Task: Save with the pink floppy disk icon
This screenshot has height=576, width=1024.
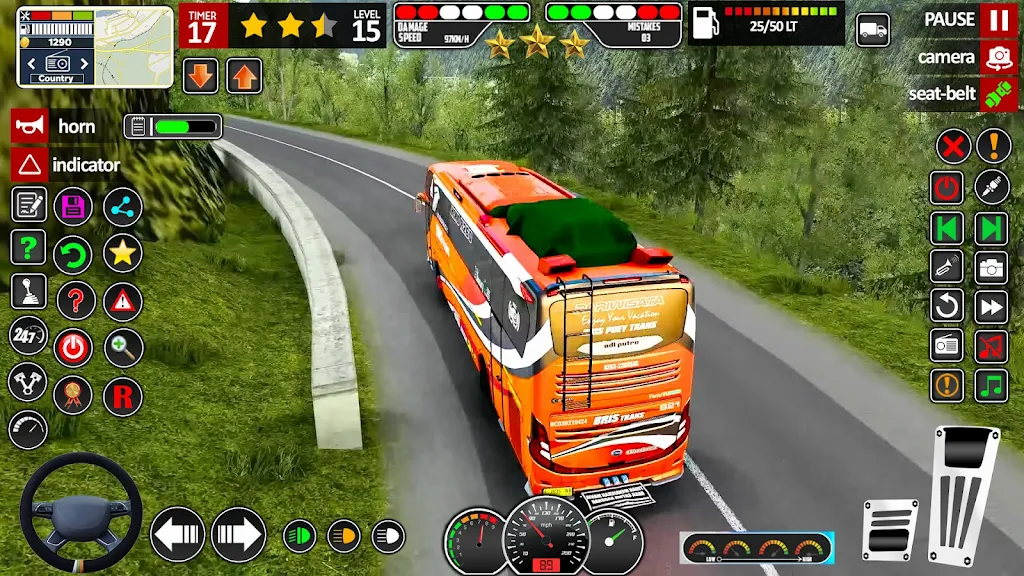Action: 73,207
